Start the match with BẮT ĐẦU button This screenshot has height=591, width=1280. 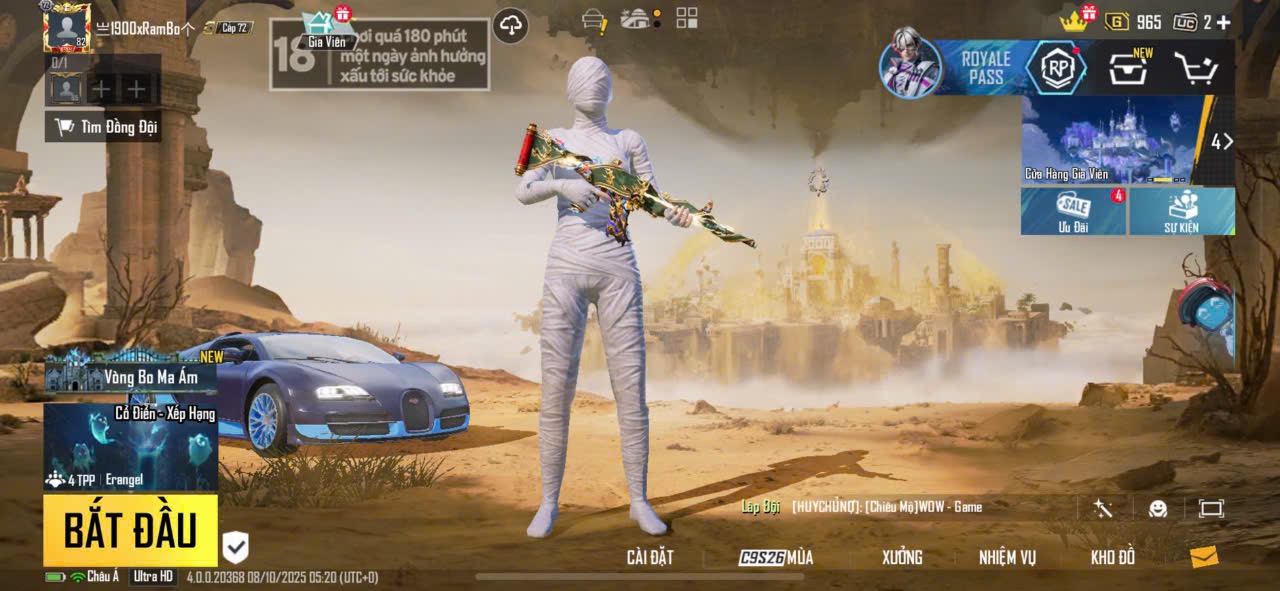pos(130,530)
